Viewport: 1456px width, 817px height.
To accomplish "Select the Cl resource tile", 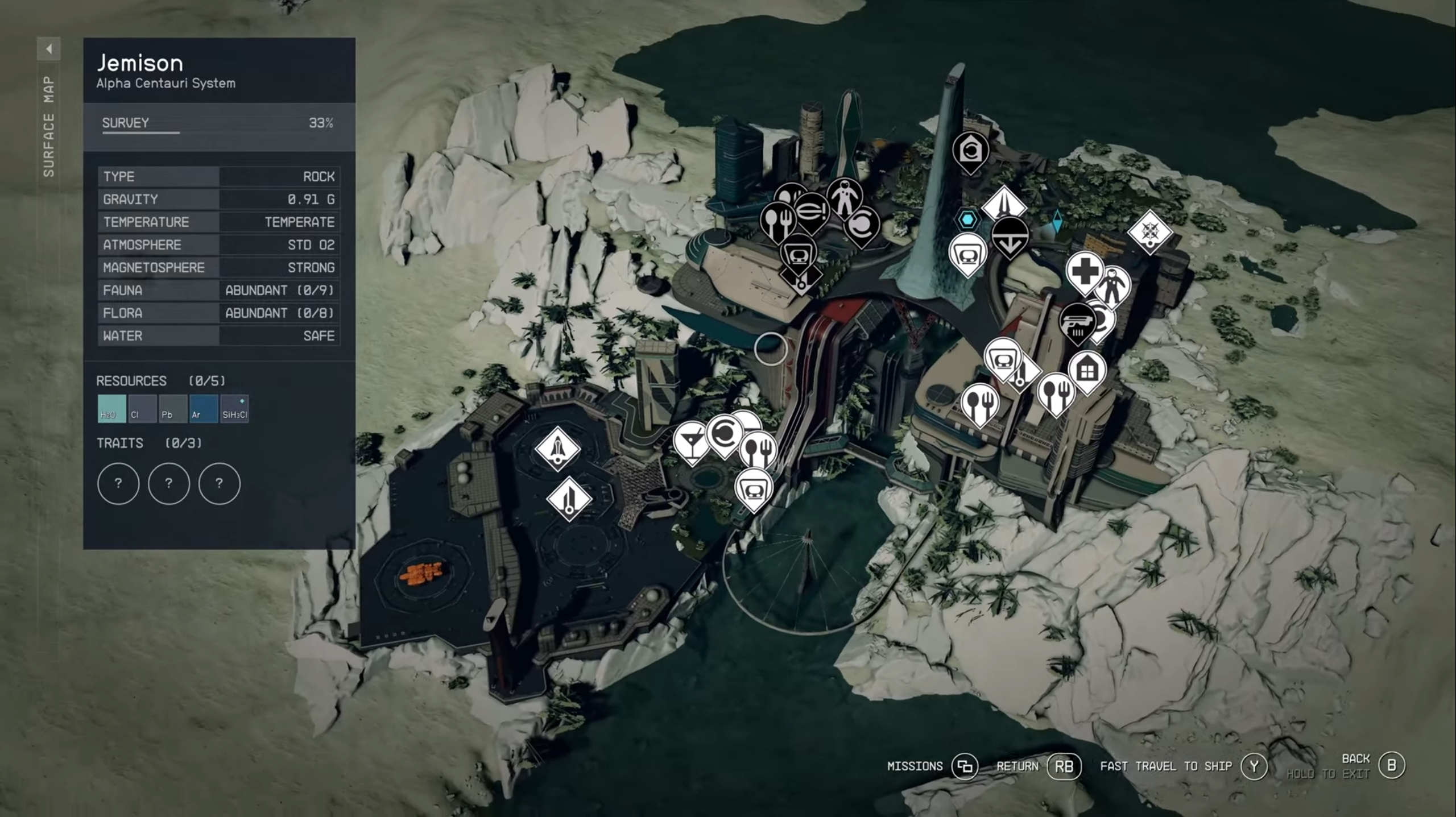I will point(142,409).
